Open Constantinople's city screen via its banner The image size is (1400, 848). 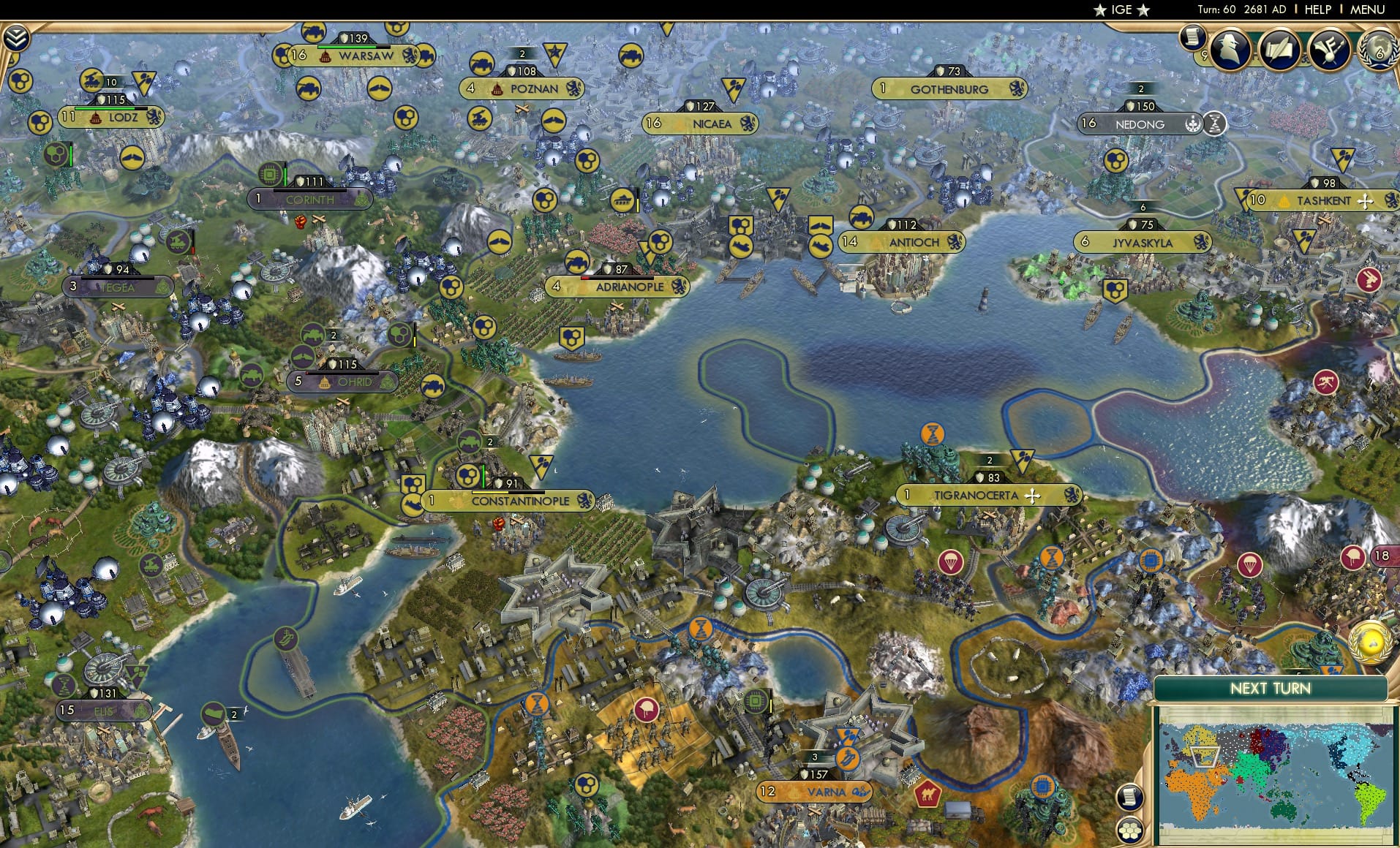[521, 501]
